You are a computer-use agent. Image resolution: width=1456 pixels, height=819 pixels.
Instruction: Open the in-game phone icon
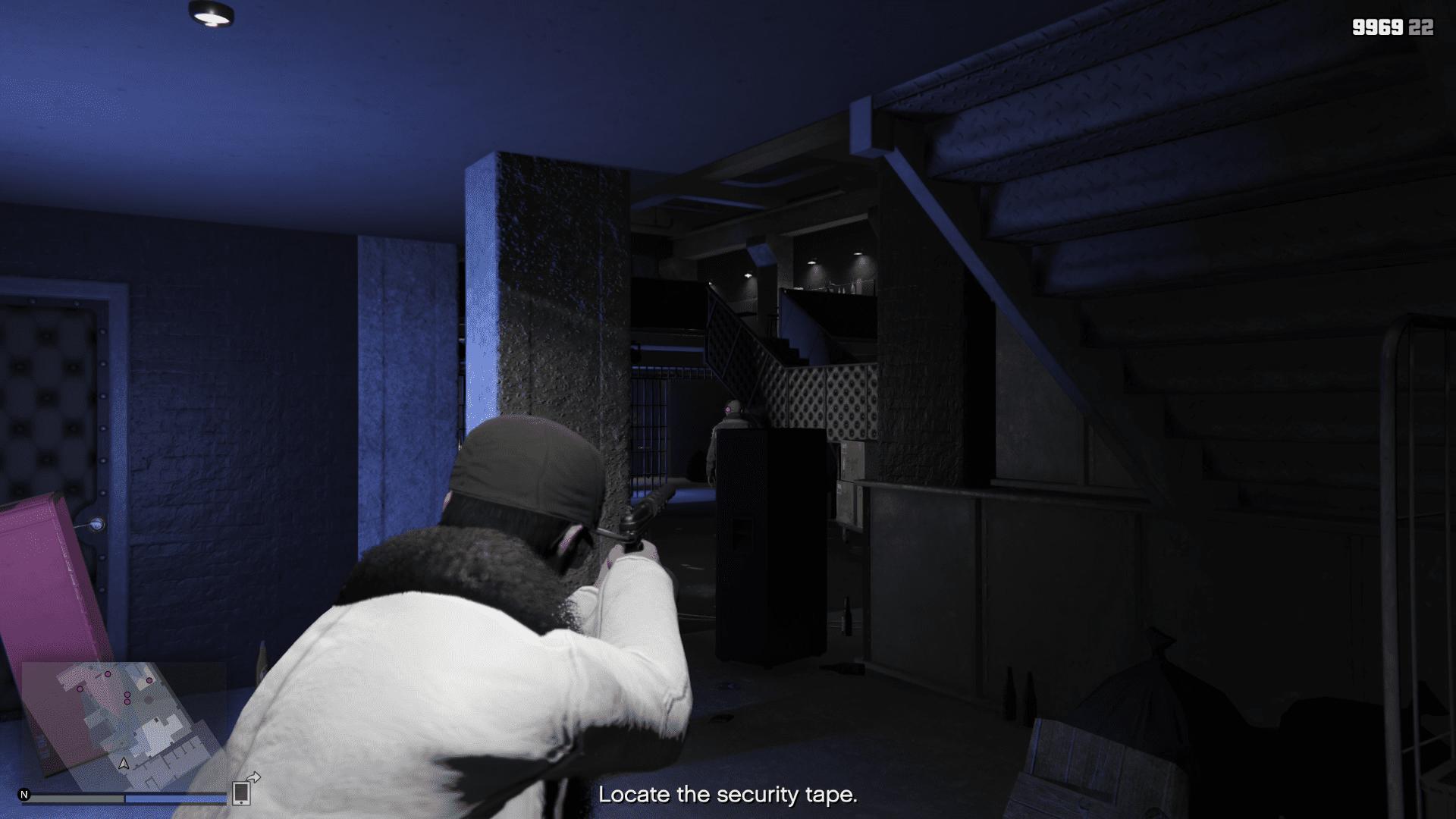click(x=240, y=793)
